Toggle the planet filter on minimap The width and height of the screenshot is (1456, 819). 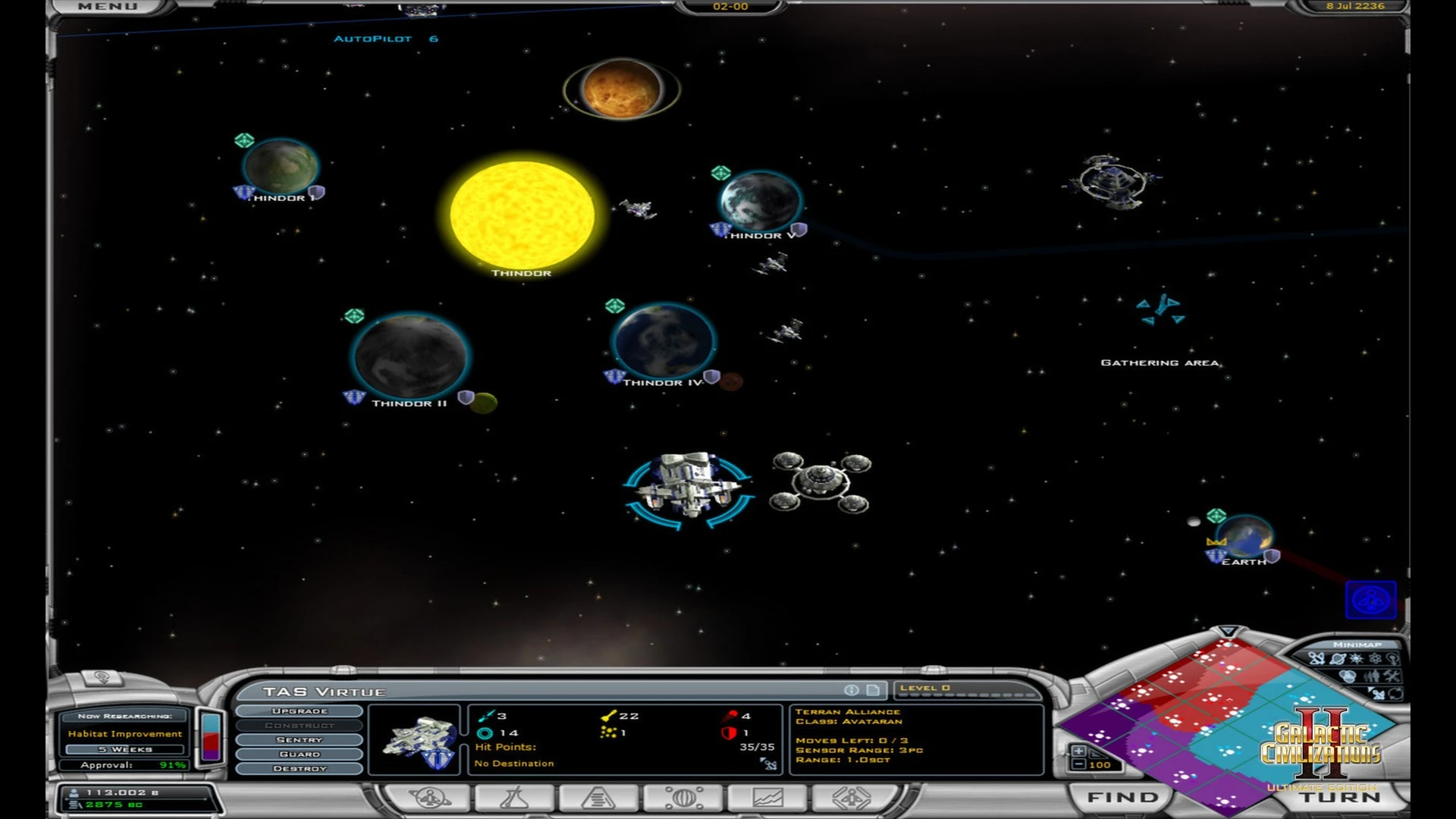(x=1338, y=659)
